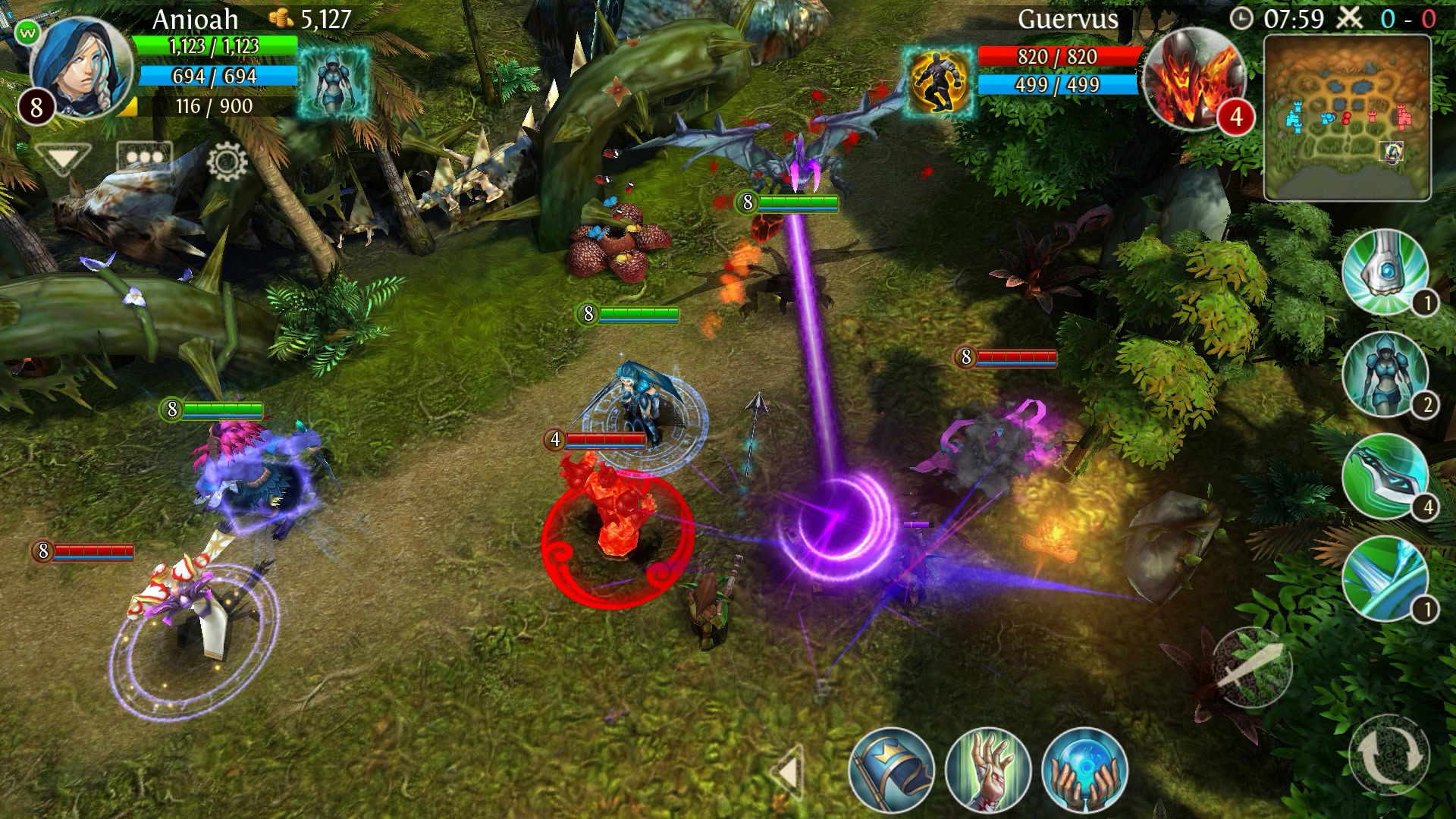Trigger the curved blade ability

click(1385, 476)
